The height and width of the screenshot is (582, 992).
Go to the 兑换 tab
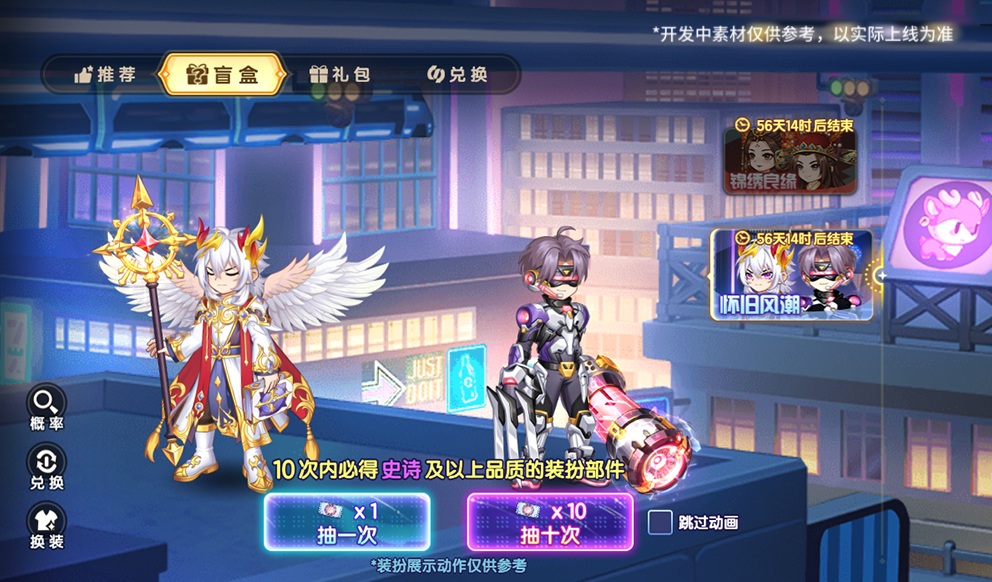[457, 75]
